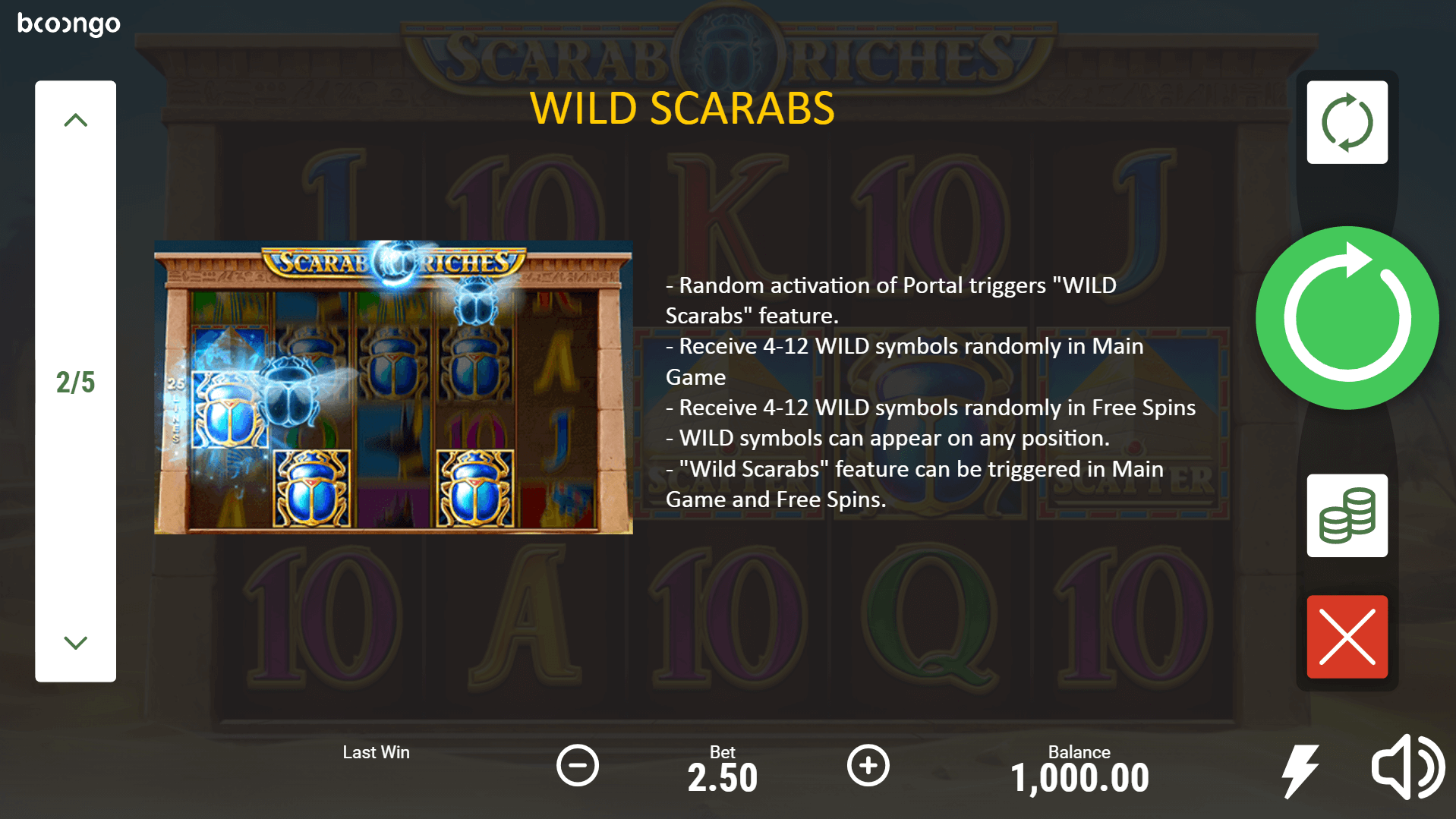Image resolution: width=1456 pixels, height=819 pixels.
Task: Go to next paytable page with down arrow
Action: (x=76, y=643)
